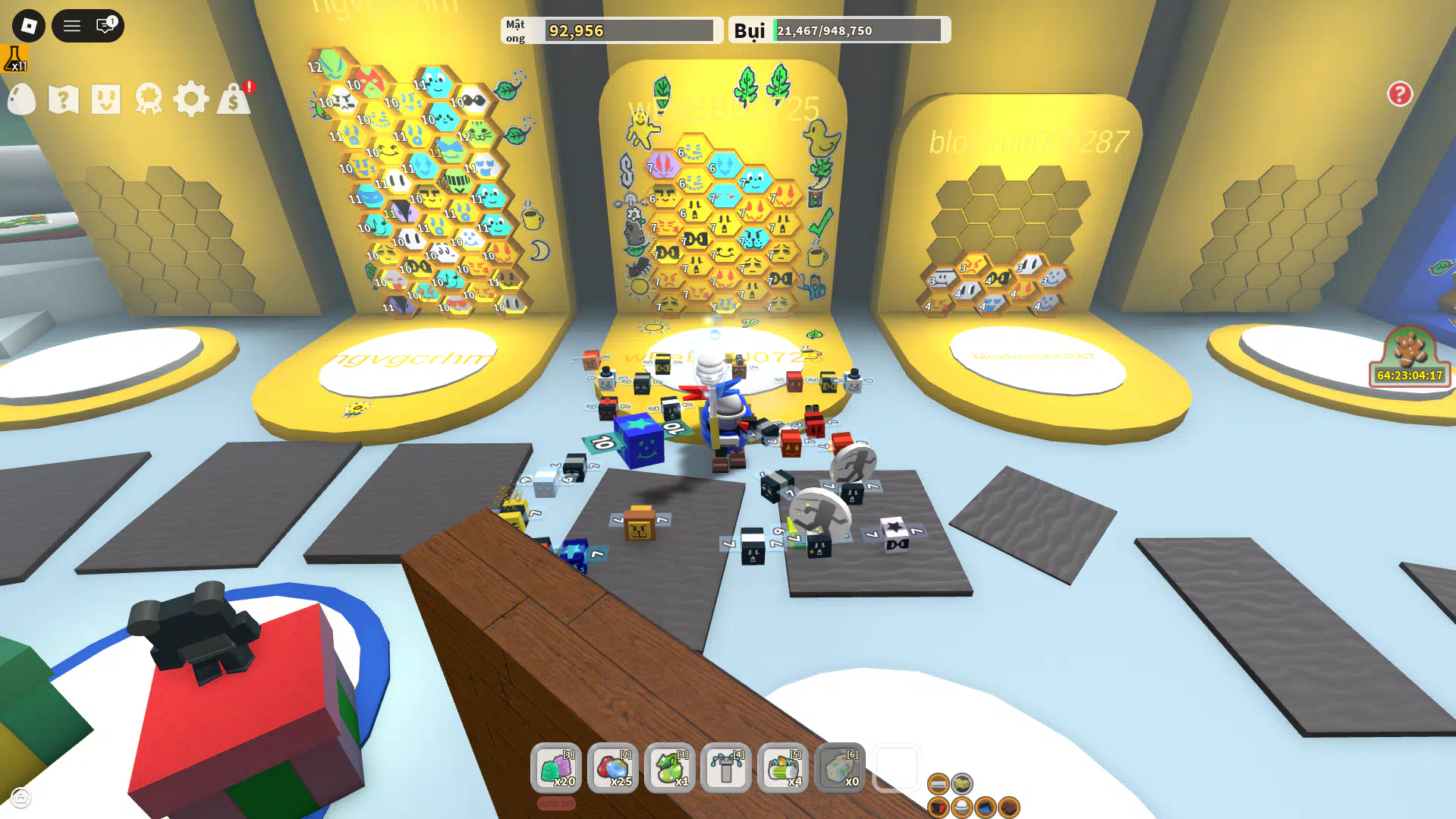Viewport: 1456px width, 819px height.
Task: Click the orange flask x11 buff icon
Action: [x=14, y=58]
